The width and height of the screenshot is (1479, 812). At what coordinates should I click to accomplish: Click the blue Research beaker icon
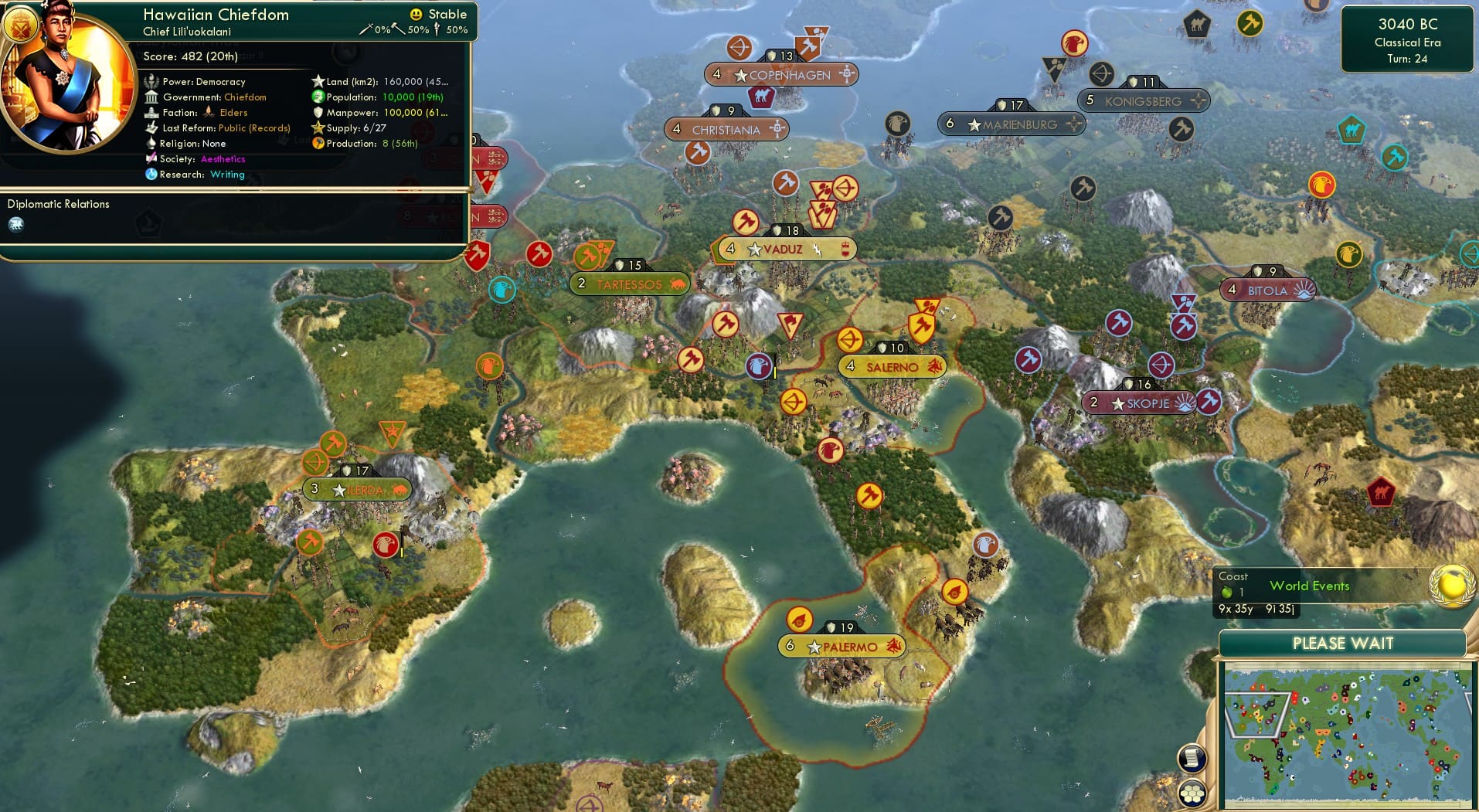pyautogui.click(x=150, y=173)
